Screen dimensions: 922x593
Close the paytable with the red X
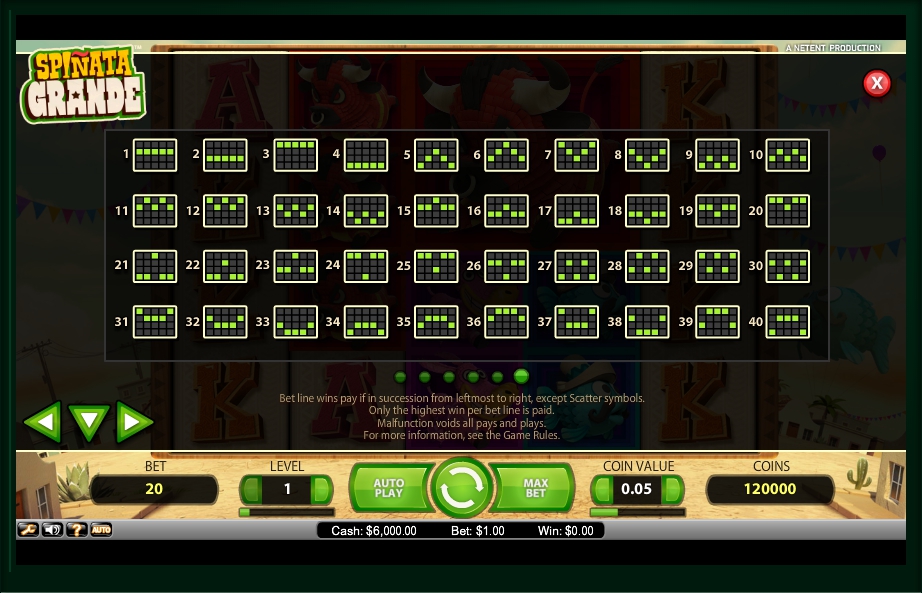pos(877,83)
